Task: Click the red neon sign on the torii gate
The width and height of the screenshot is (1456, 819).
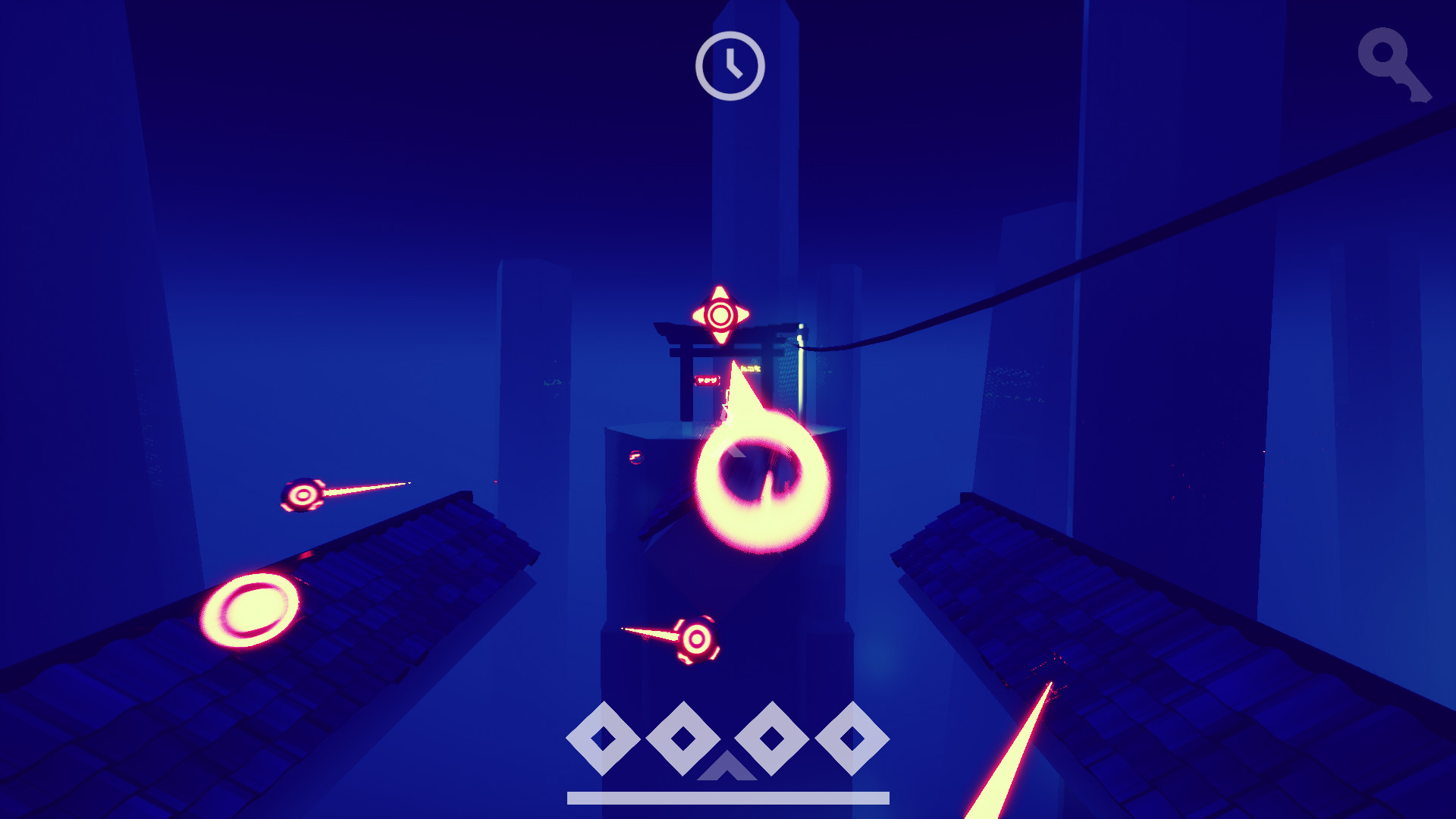Action: click(x=707, y=380)
